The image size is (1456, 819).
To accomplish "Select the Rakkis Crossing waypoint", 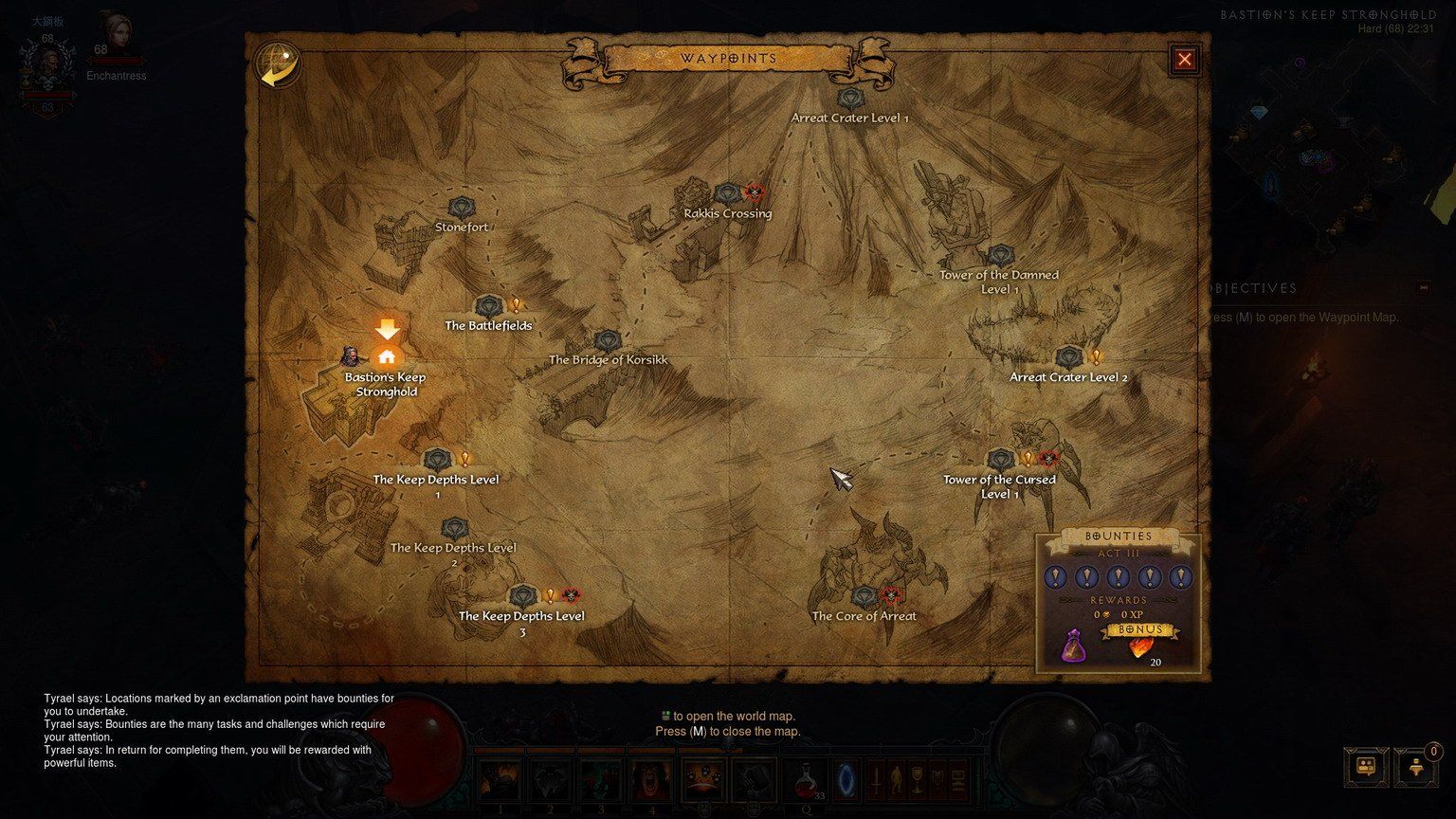I will 727,195.
